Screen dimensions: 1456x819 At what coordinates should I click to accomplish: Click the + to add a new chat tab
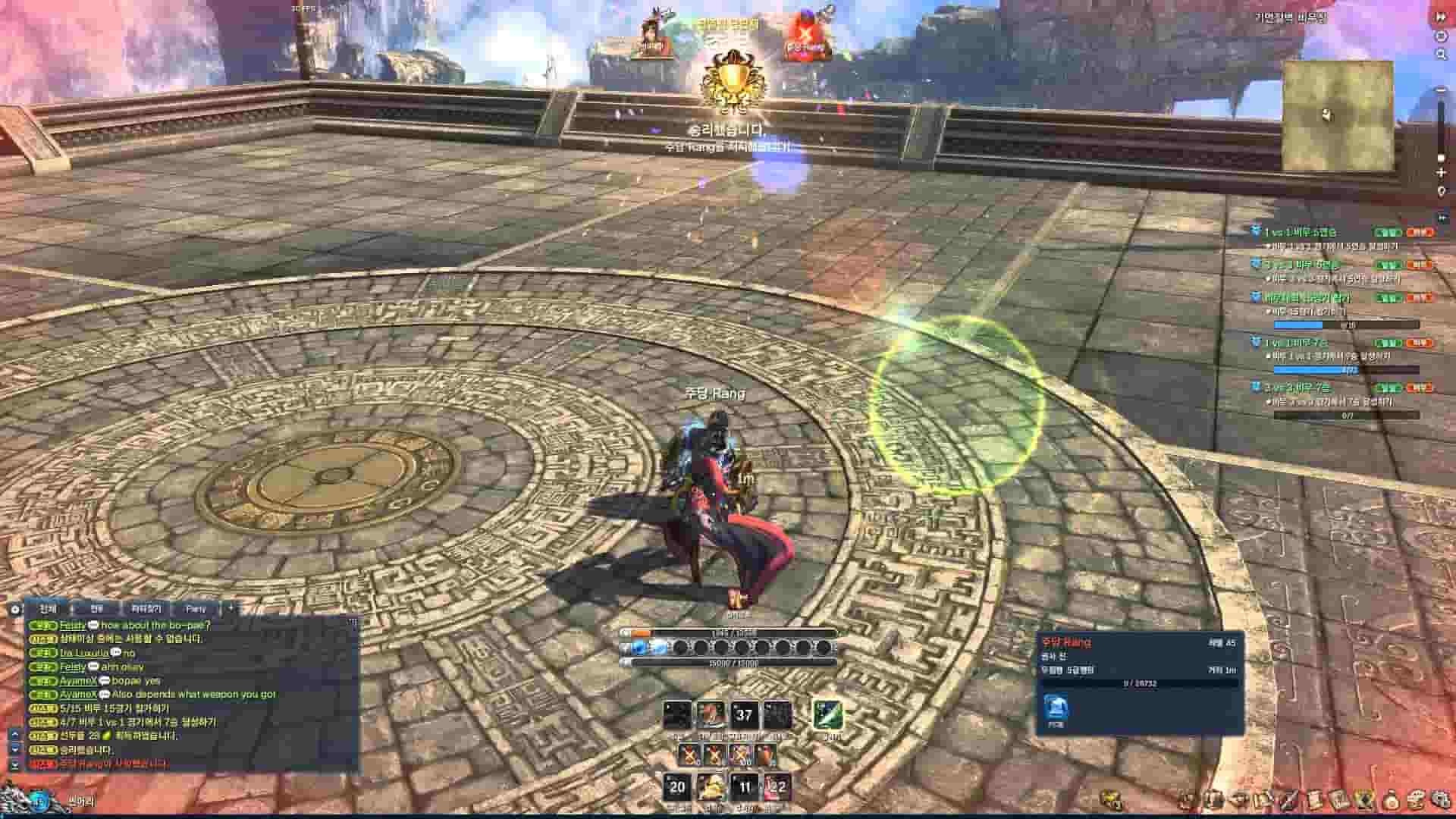(231, 608)
